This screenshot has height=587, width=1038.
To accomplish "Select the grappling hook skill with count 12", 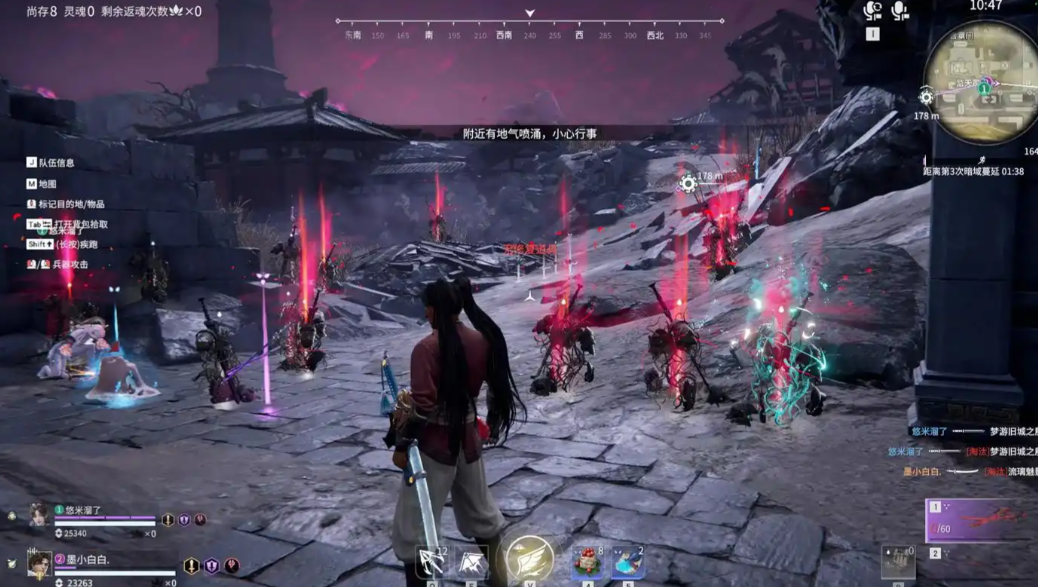I will click(x=432, y=562).
